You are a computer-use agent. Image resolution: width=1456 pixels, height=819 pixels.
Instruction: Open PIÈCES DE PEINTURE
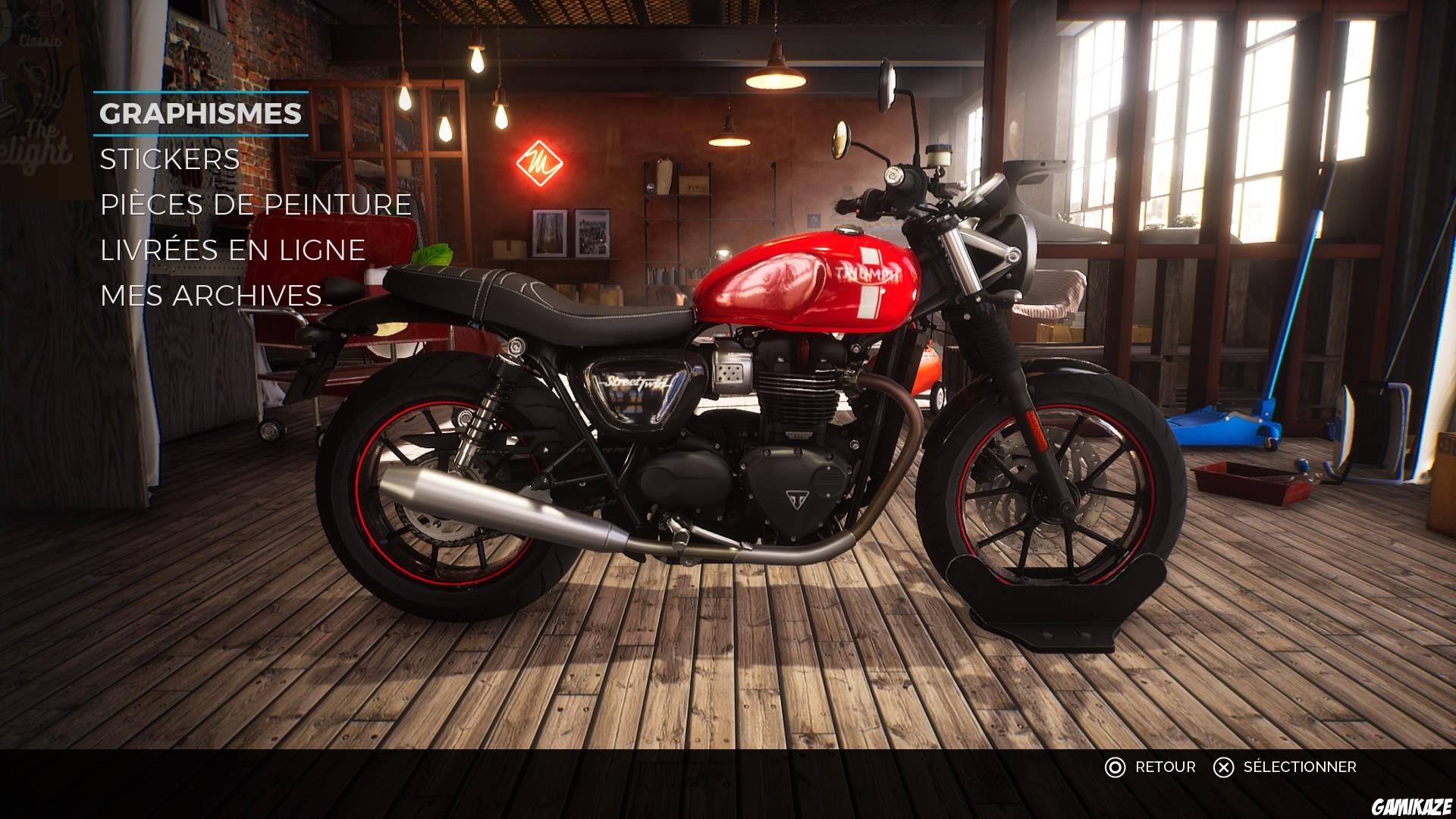click(x=254, y=204)
